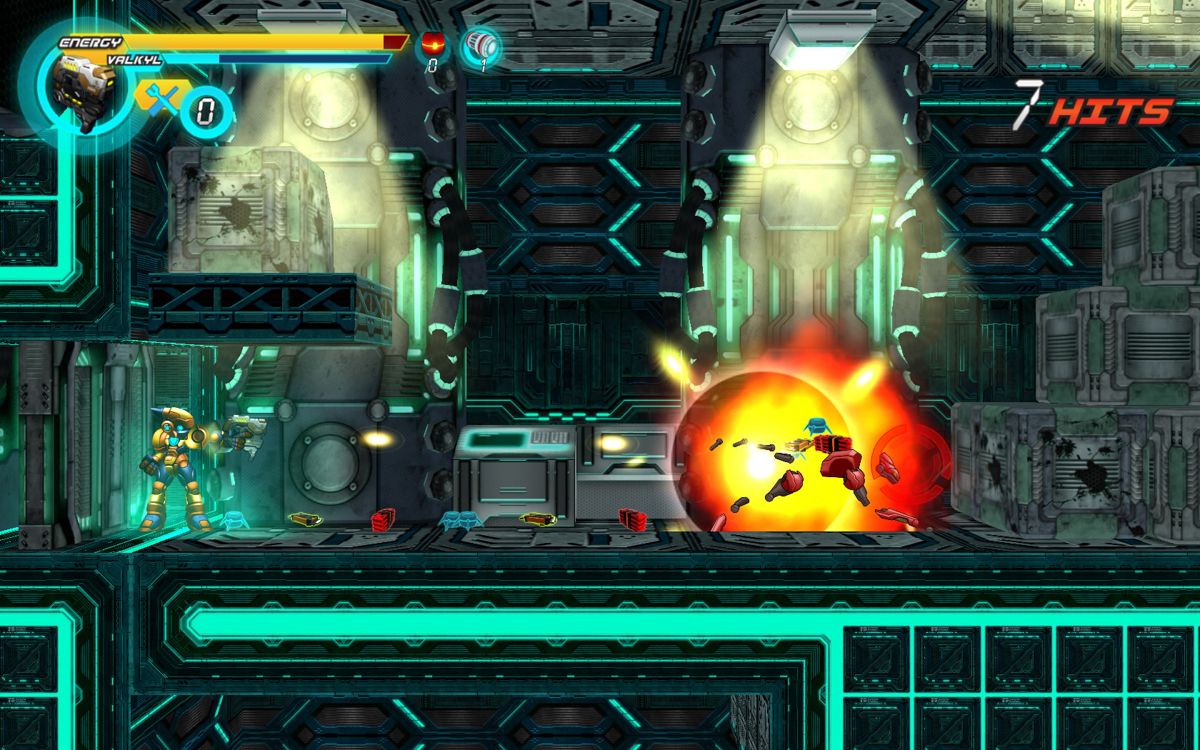This screenshot has height=750, width=1200.
Task: Choose the white canister item icon
Action: pos(483,45)
